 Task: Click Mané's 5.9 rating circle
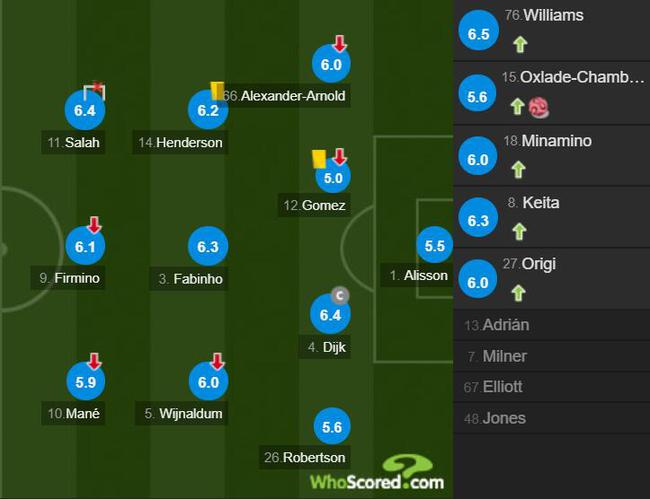84,381
